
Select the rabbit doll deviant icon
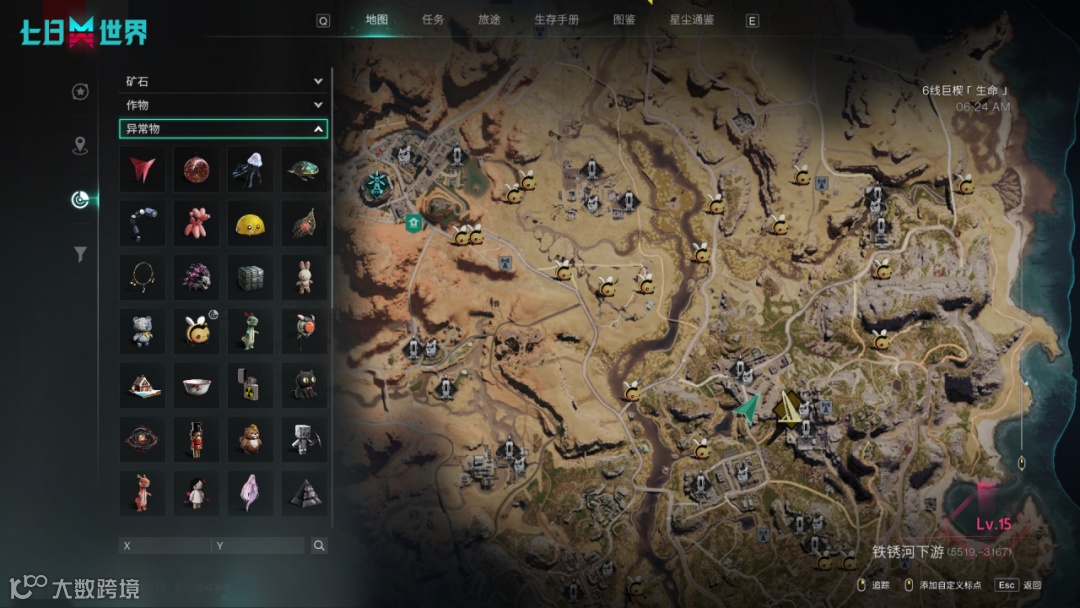click(x=304, y=276)
